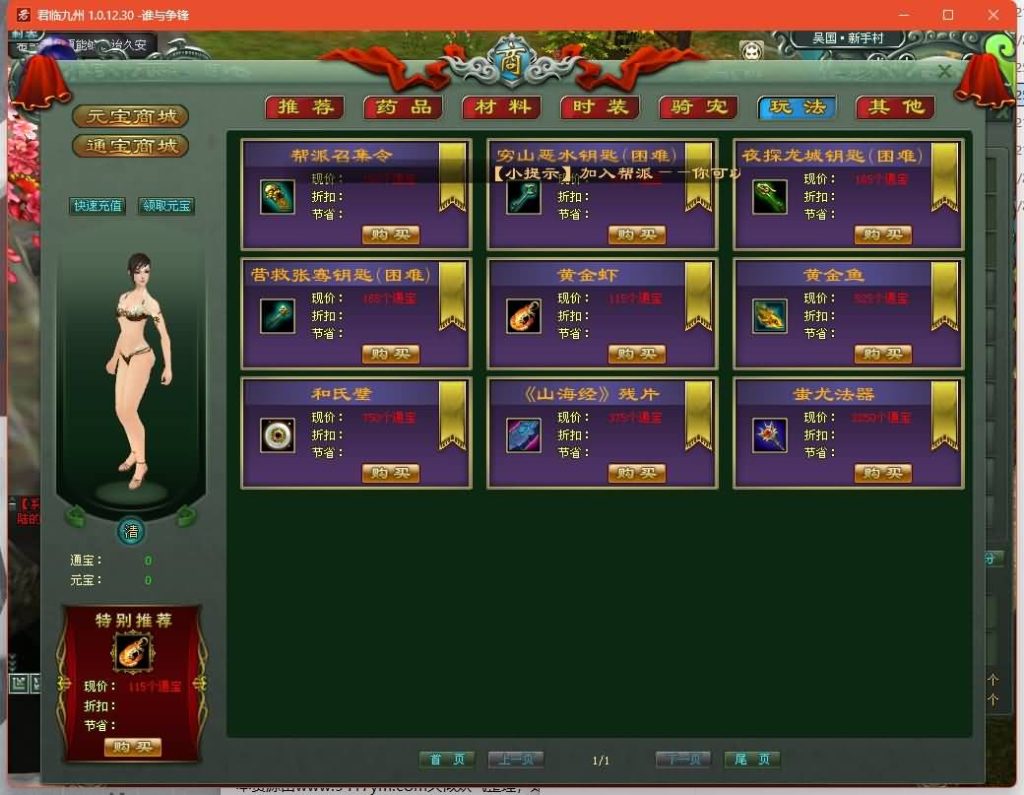This screenshot has width=1024, height=795.
Task: Select the 黄金鱼 item icon
Action: [x=769, y=316]
